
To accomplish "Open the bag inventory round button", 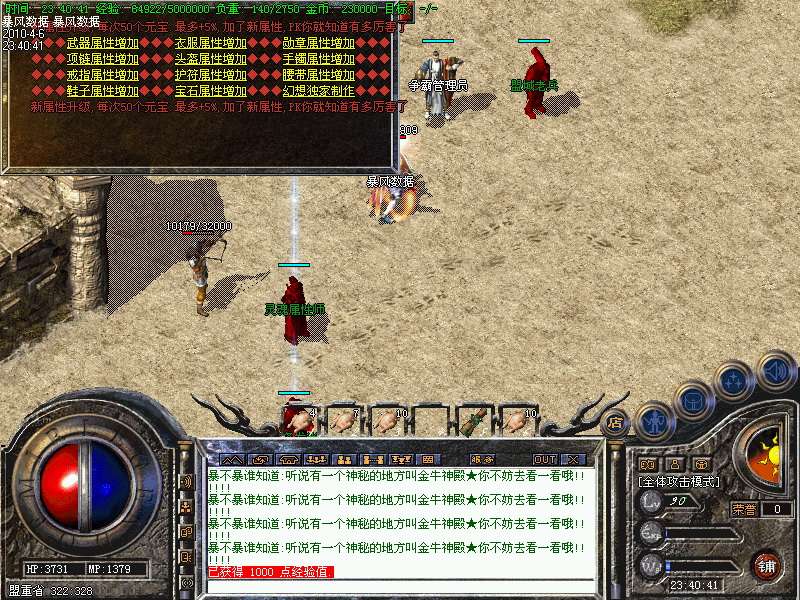I will click(694, 400).
